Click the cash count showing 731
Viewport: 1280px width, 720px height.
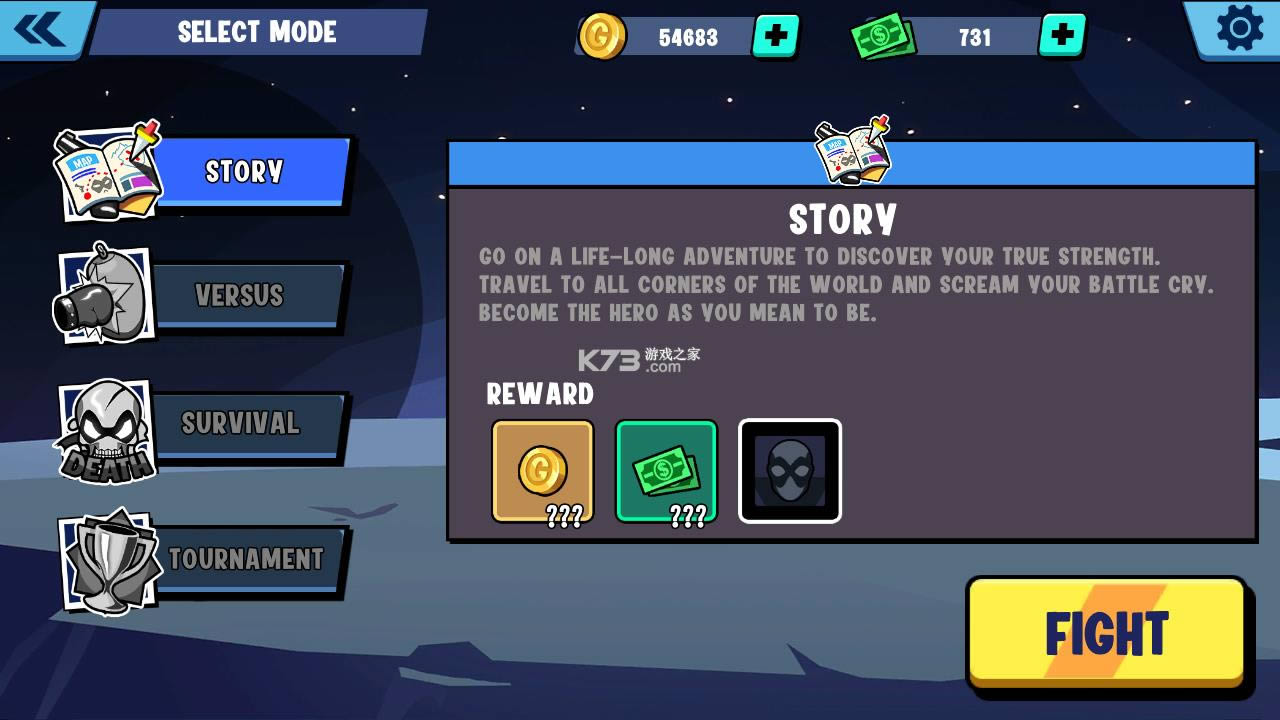[x=974, y=38]
